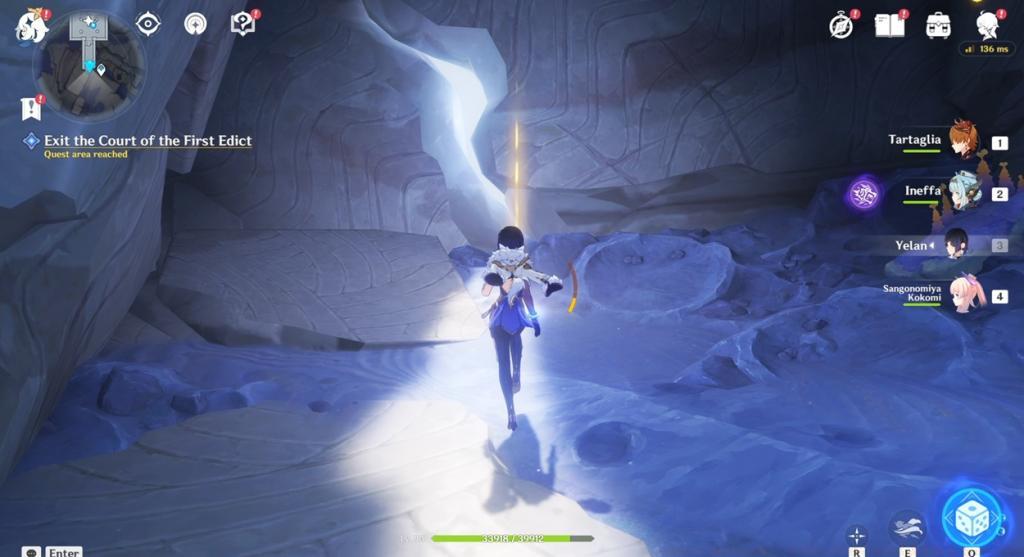Select the Exit the Court of the First Edict quest
Screen dimensions: 1024x557
pos(147,141)
